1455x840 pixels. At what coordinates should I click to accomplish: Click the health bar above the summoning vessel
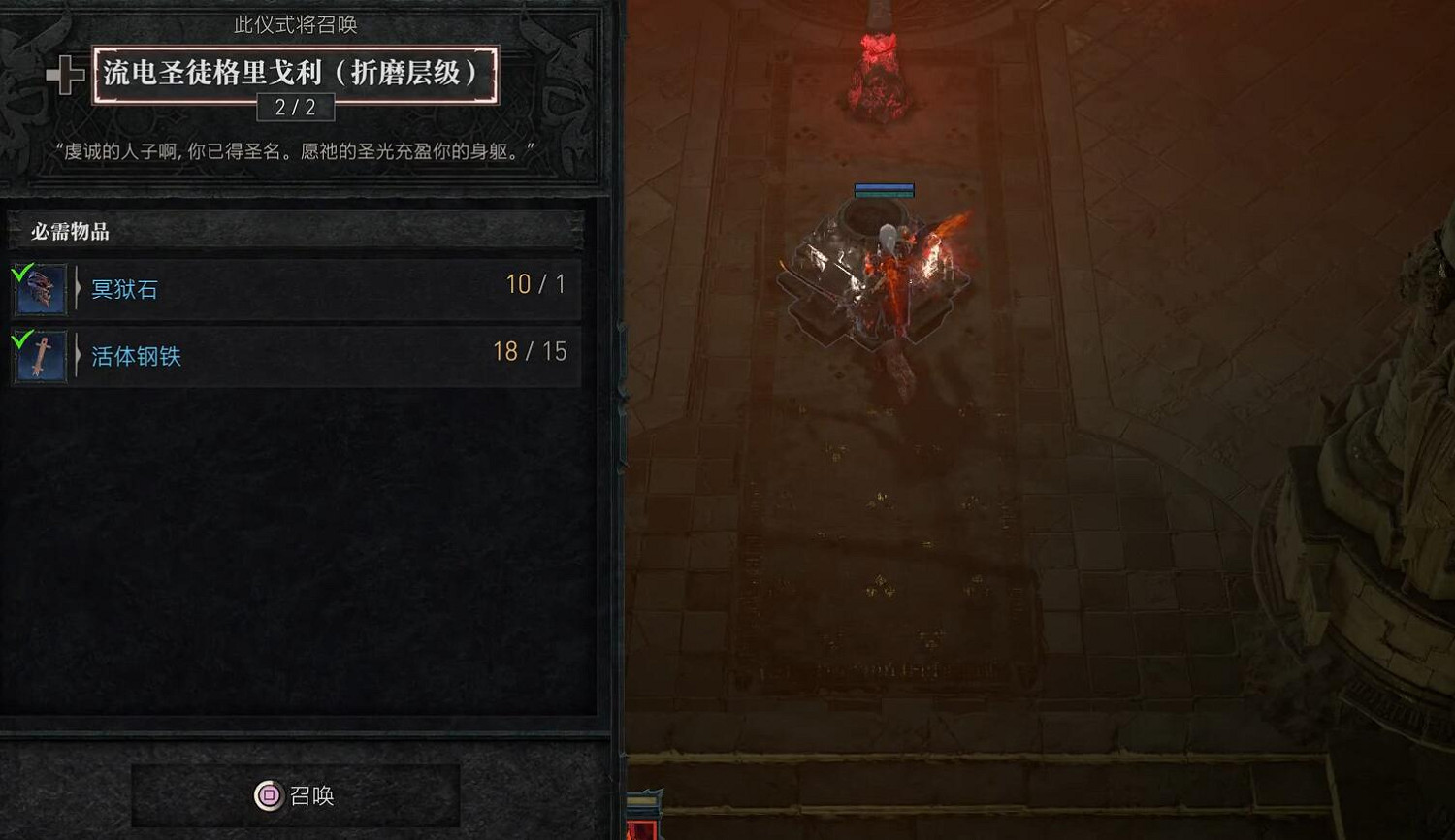[x=884, y=190]
